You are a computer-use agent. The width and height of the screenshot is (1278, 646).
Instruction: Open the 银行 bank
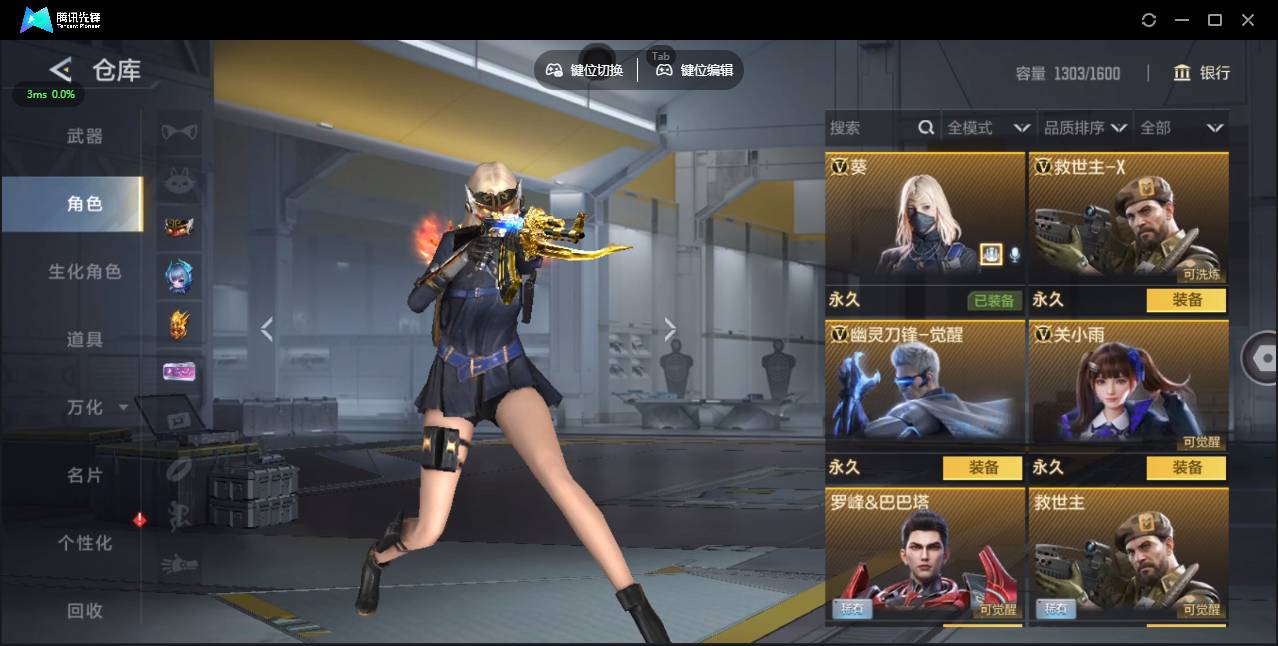click(1202, 73)
